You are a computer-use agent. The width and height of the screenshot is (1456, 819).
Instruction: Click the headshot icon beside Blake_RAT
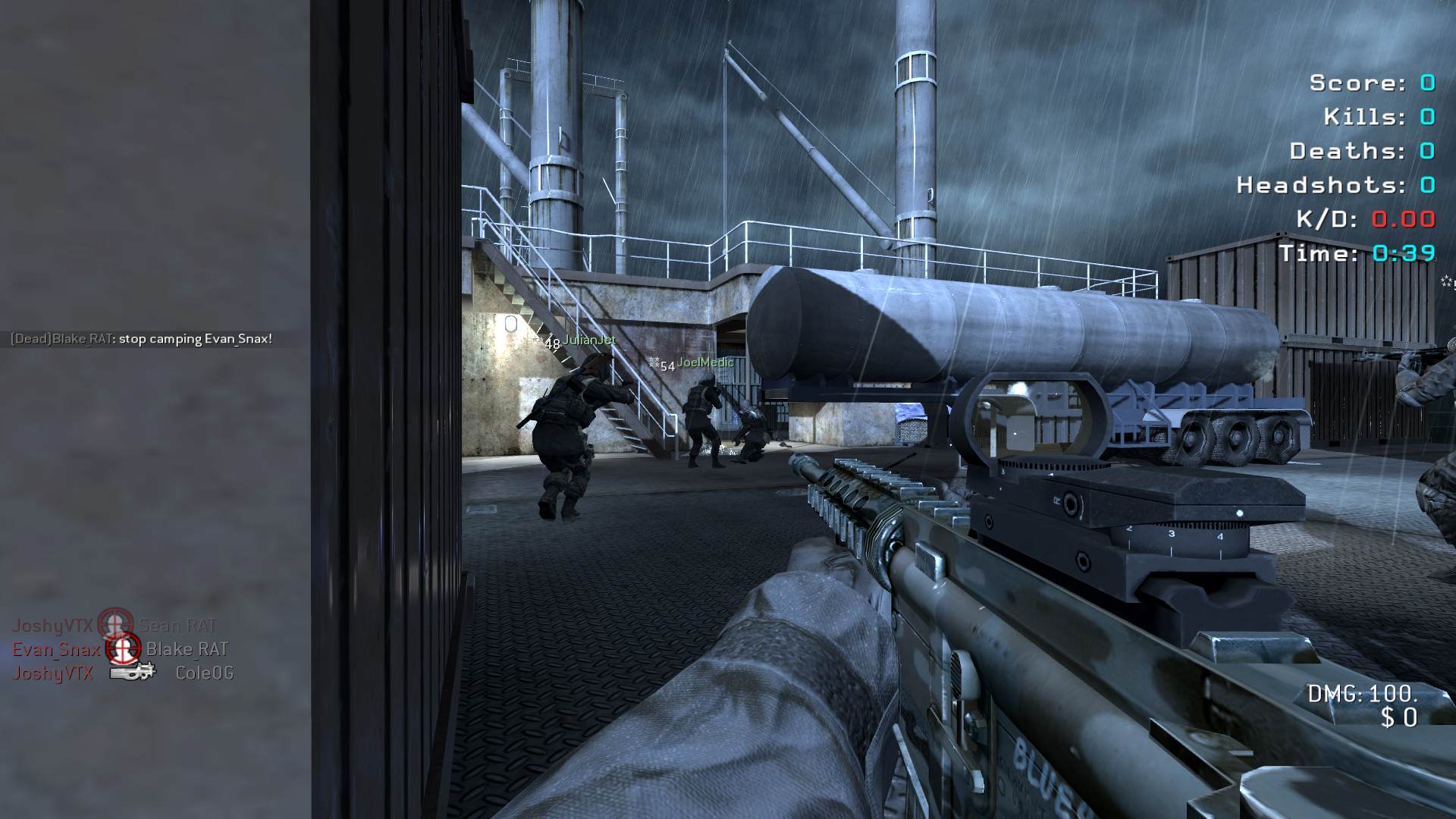[x=122, y=649]
